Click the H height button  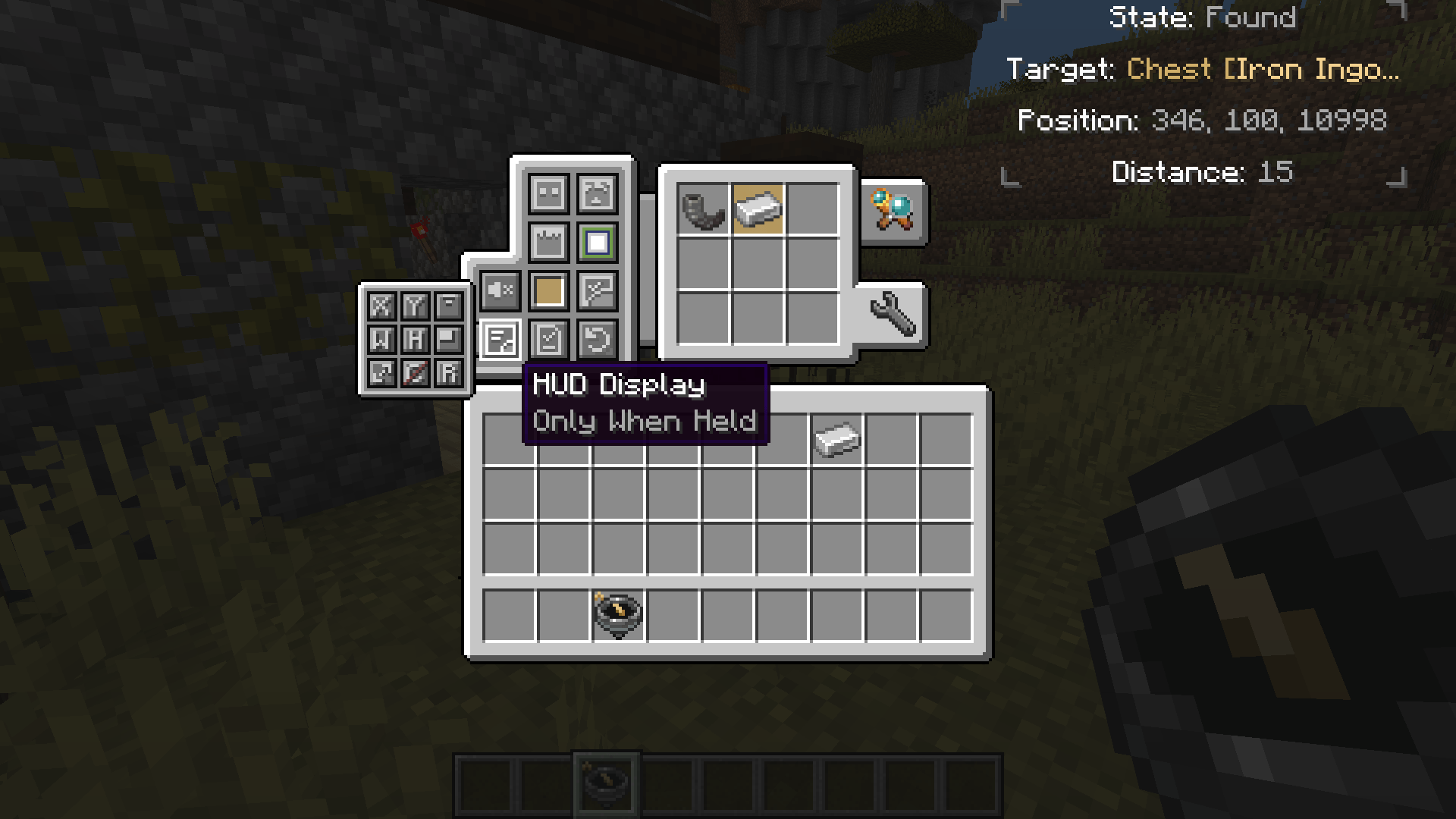tap(415, 339)
